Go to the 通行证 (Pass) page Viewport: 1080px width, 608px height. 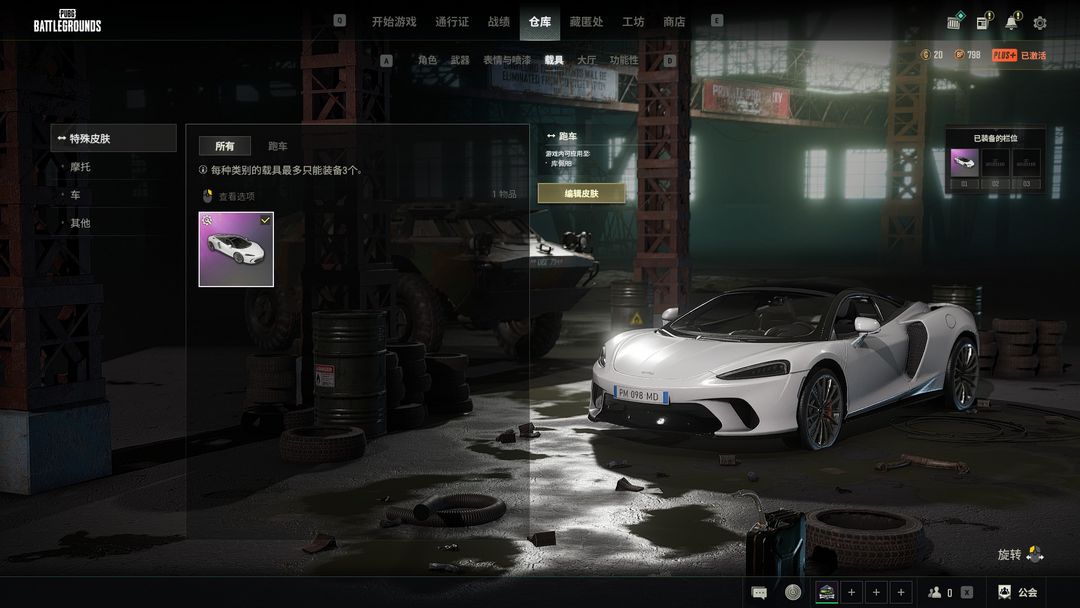pos(452,22)
